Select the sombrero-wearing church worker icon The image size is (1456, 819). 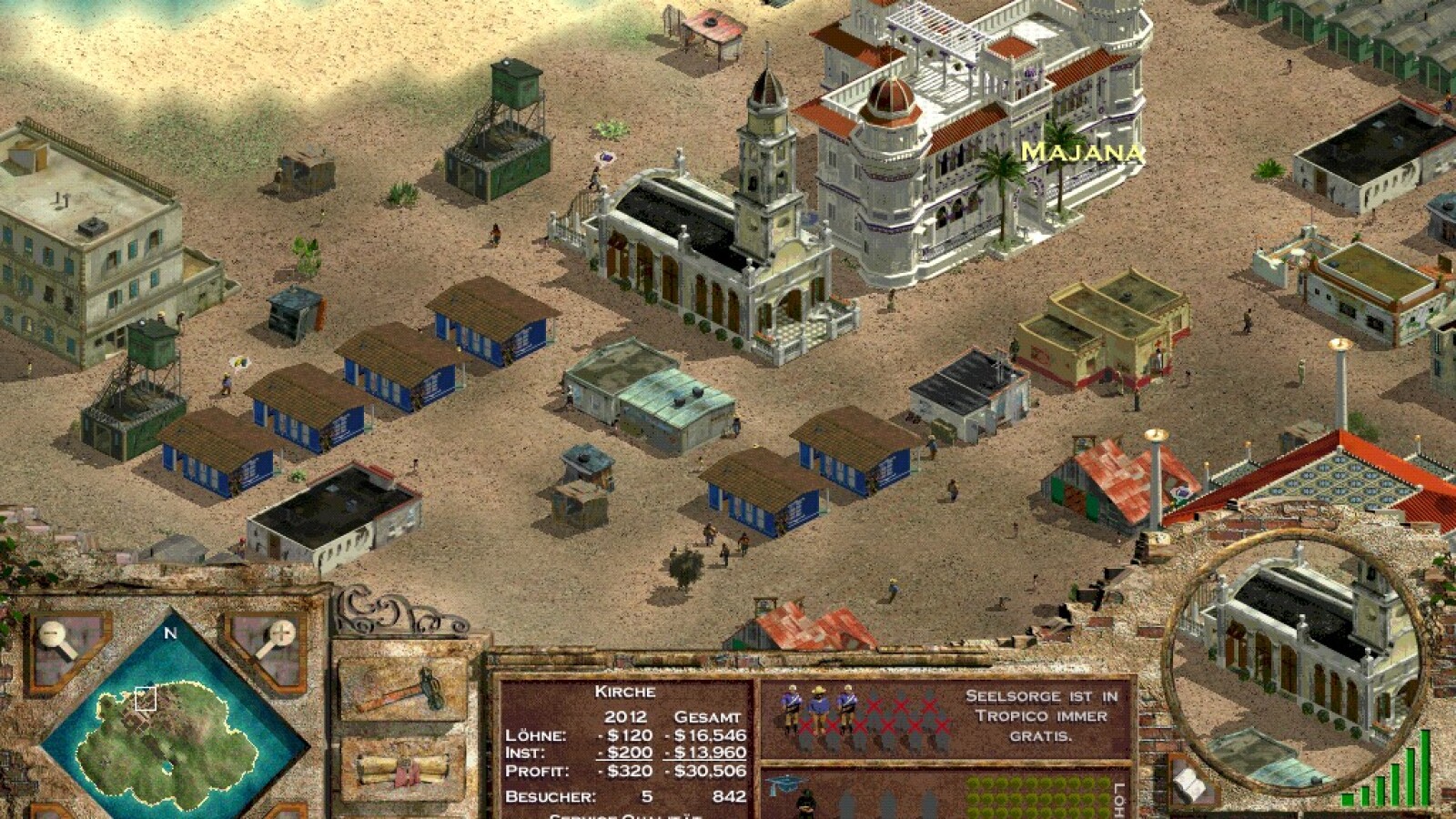click(x=819, y=707)
